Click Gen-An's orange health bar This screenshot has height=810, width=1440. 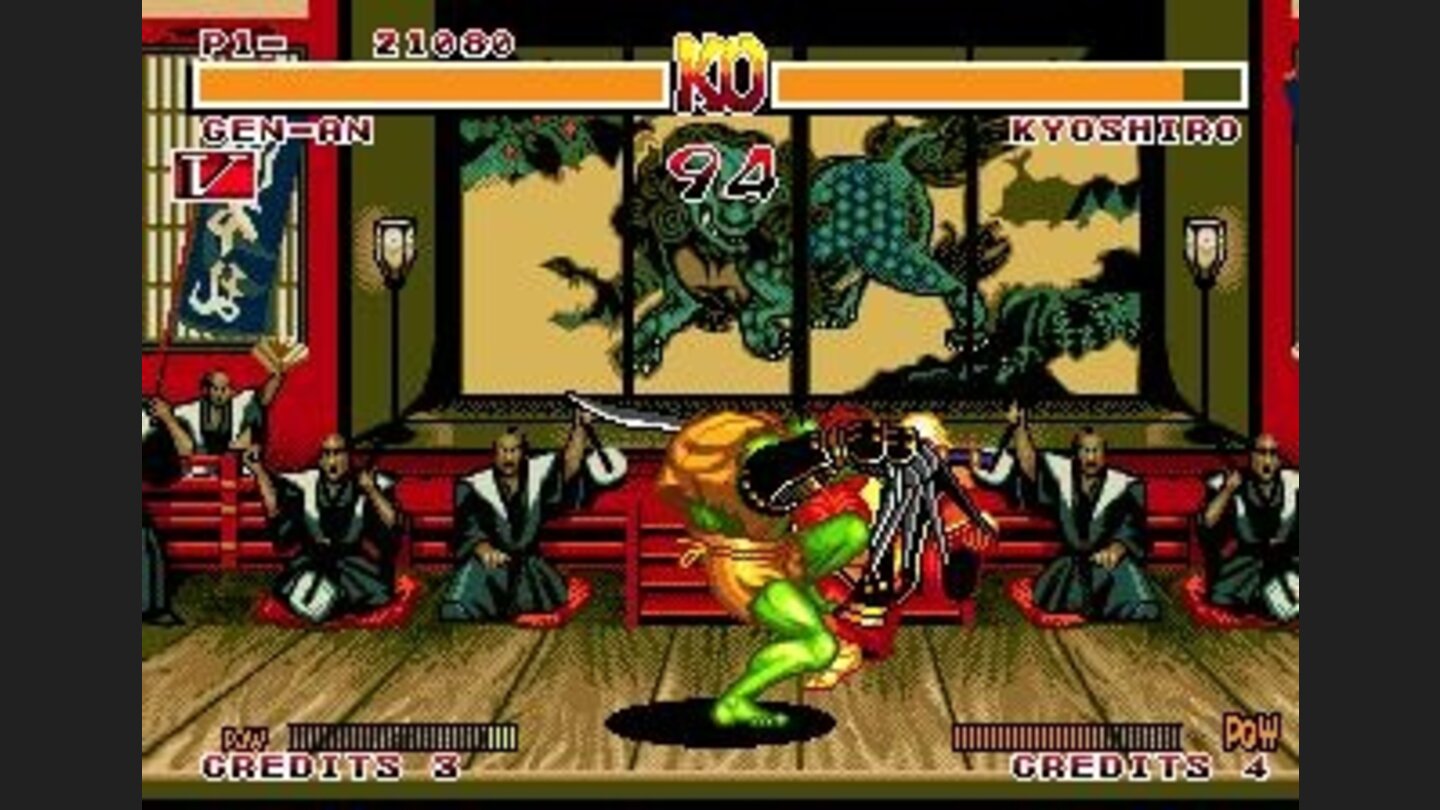430,84
